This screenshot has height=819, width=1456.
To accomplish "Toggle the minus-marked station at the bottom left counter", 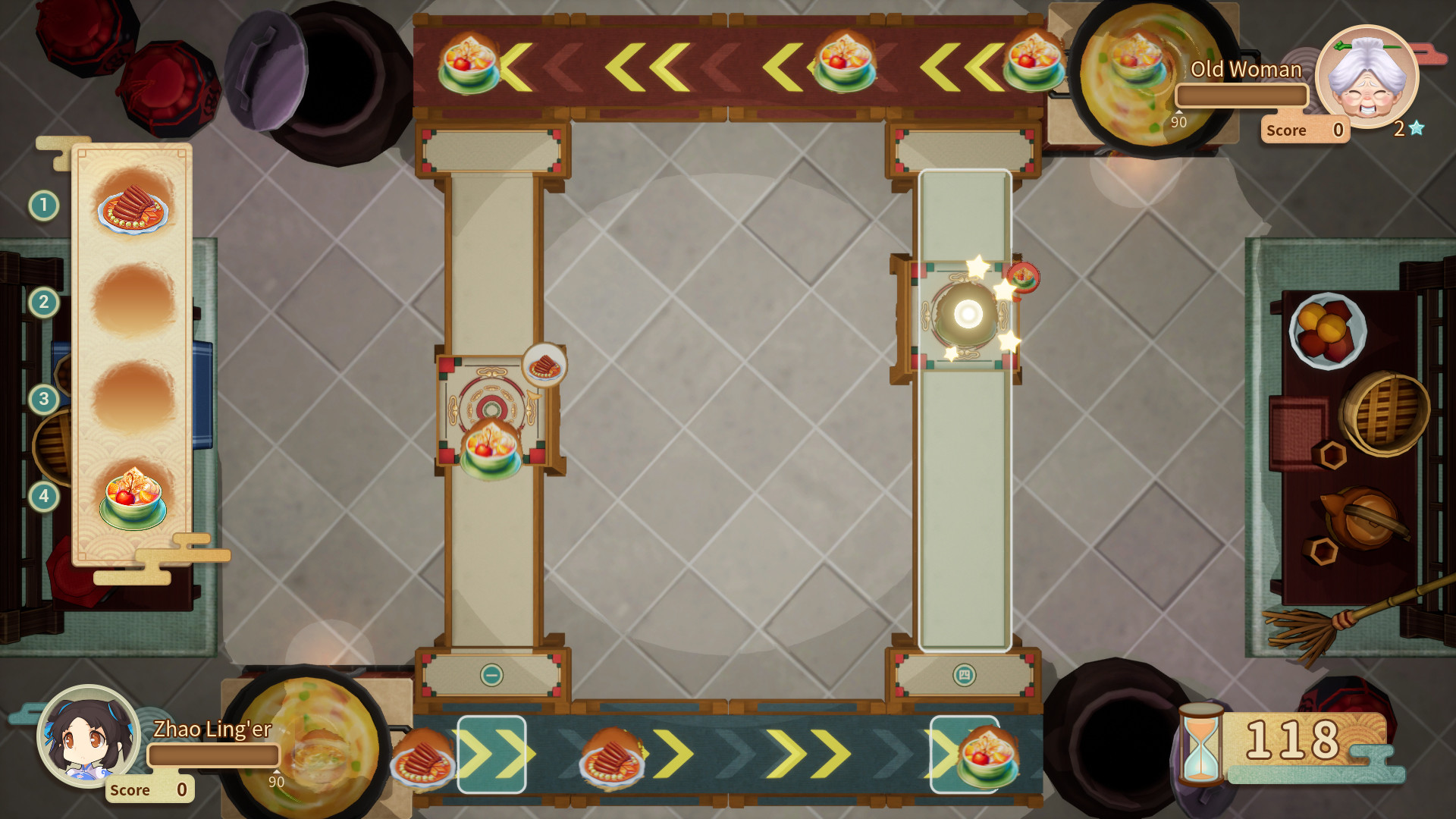I will click(493, 673).
